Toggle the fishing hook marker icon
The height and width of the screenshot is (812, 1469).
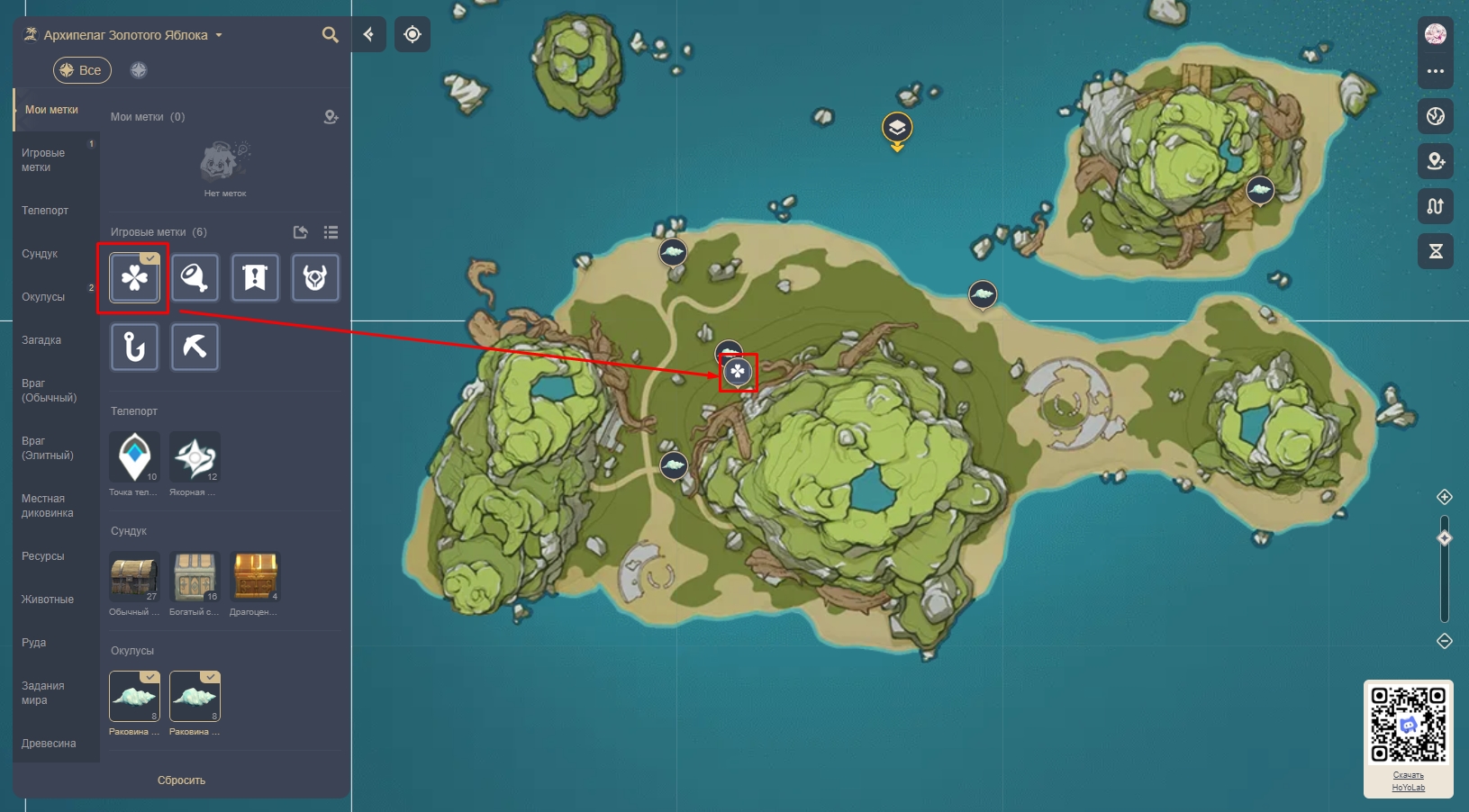pyautogui.click(x=134, y=347)
